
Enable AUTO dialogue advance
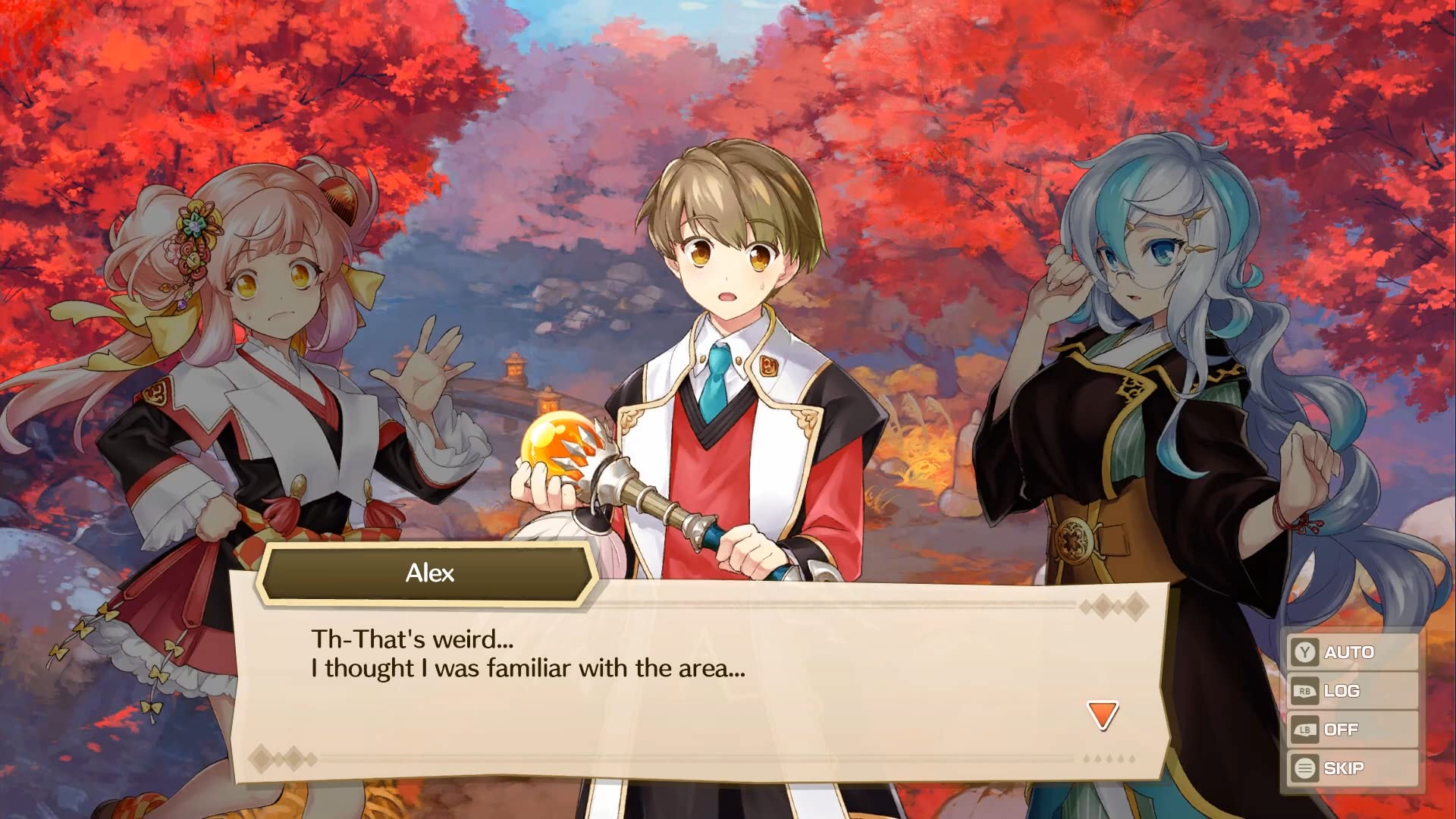1350,652
